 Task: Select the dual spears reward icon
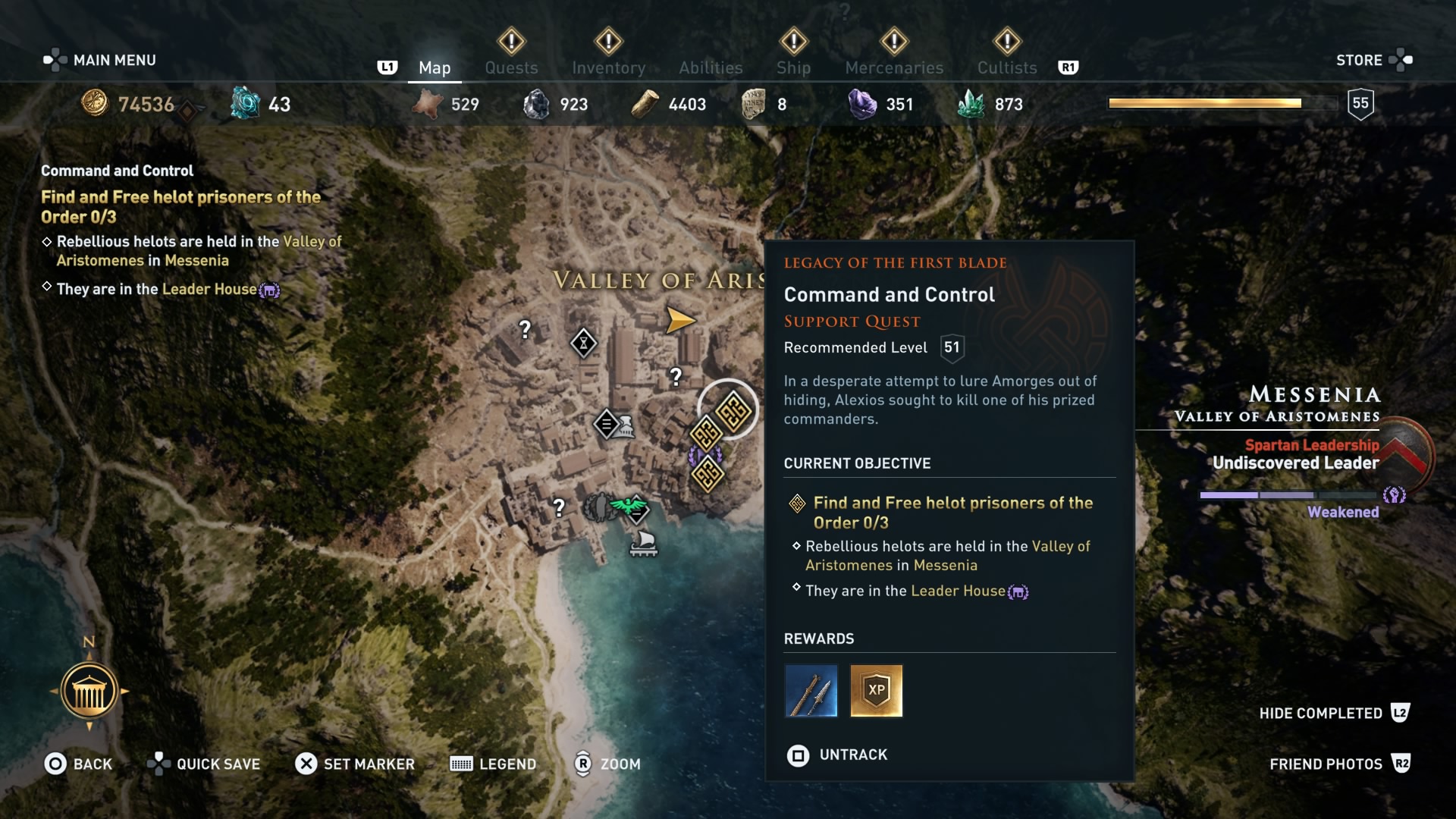tap(811, 691)
